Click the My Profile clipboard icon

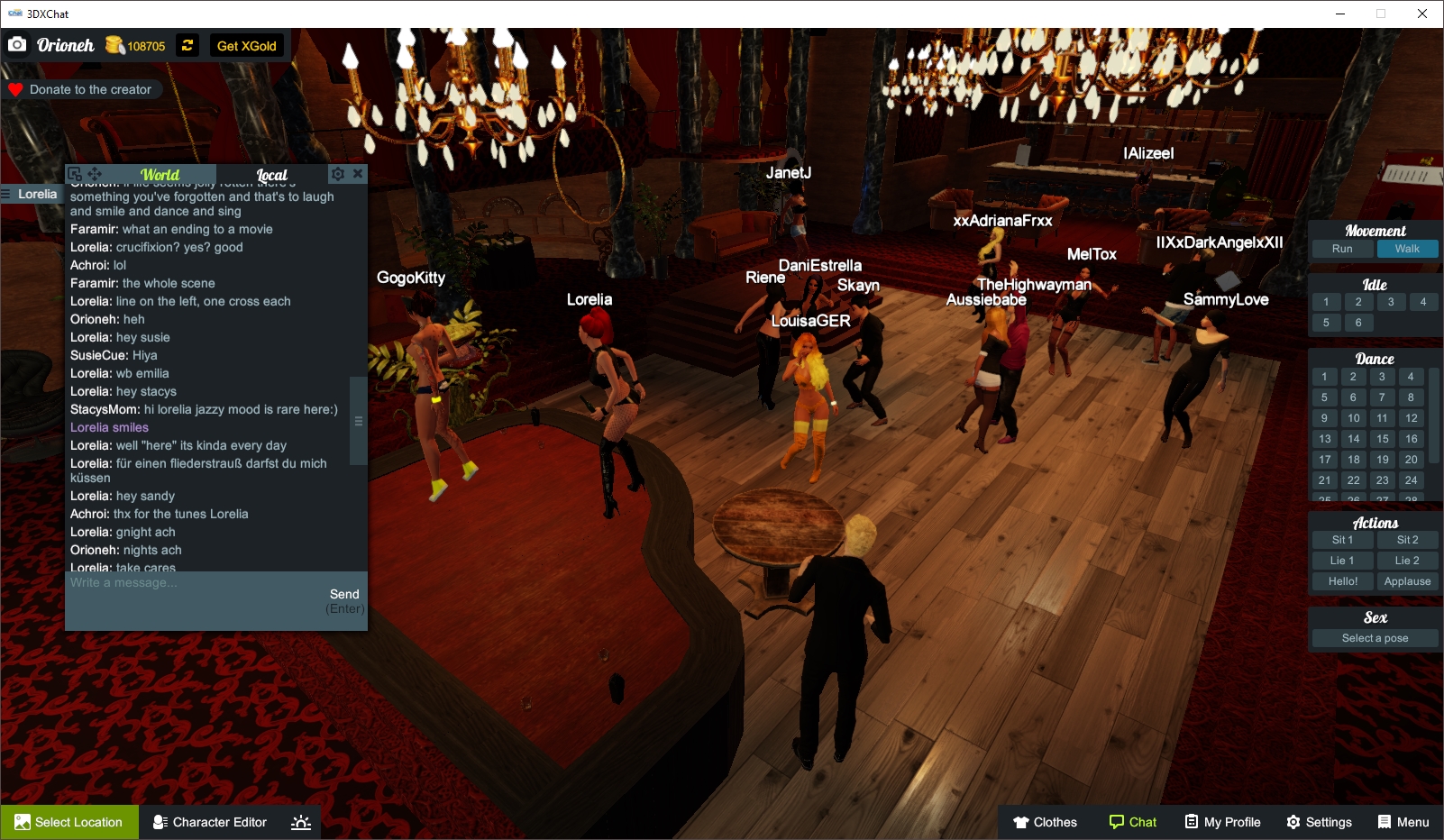[x=1193, y=821]
